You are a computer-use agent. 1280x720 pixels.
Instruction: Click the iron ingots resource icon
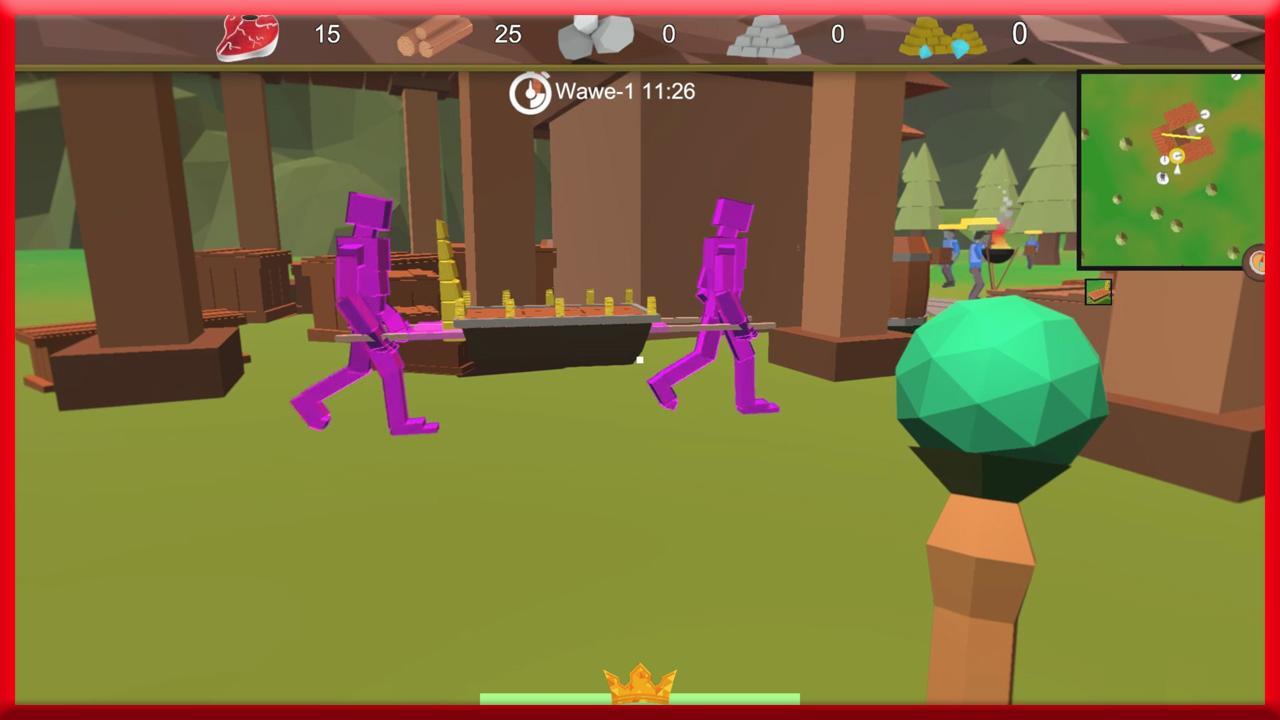pyautogui.click(x=764, y=38)
